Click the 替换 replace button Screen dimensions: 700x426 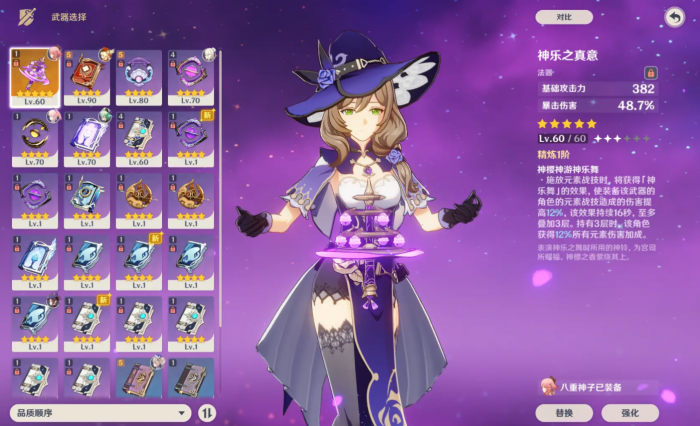[x=564, y=412]
